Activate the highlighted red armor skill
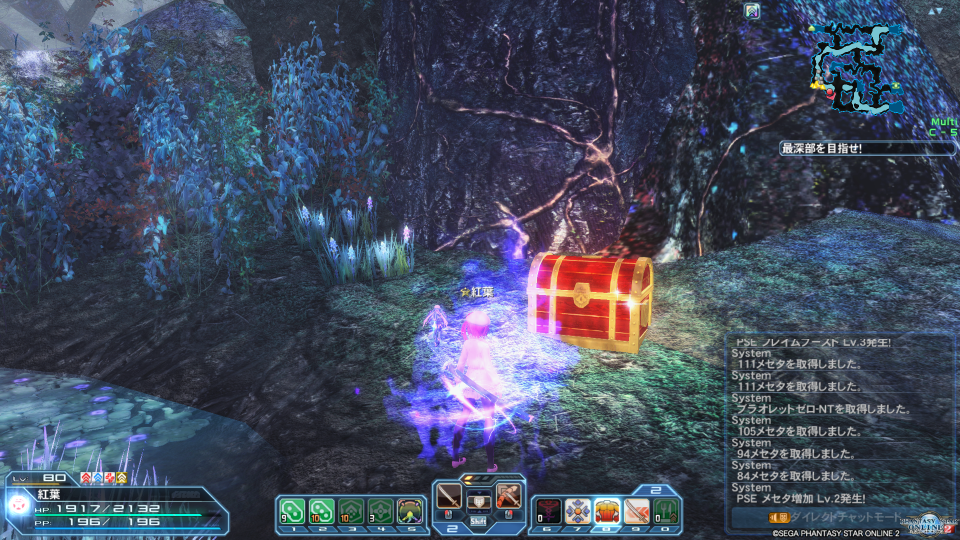Viewport: 960px width, 540px height. coord(607,510)
